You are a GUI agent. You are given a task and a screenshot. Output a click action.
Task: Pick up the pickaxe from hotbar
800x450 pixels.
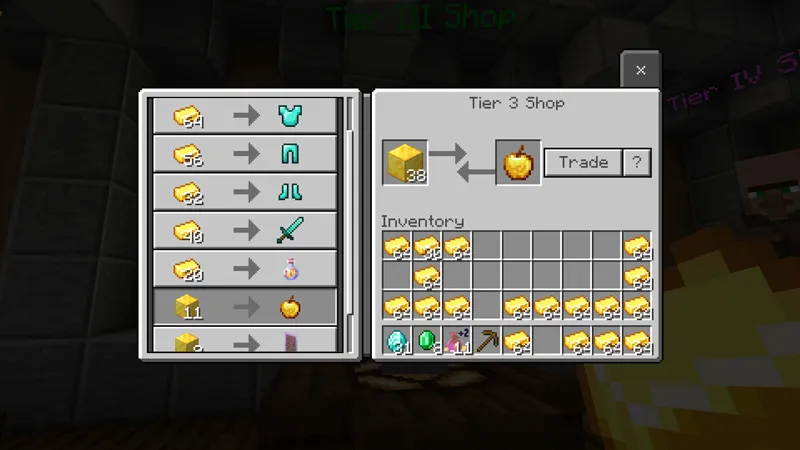[x=487, y=341]
